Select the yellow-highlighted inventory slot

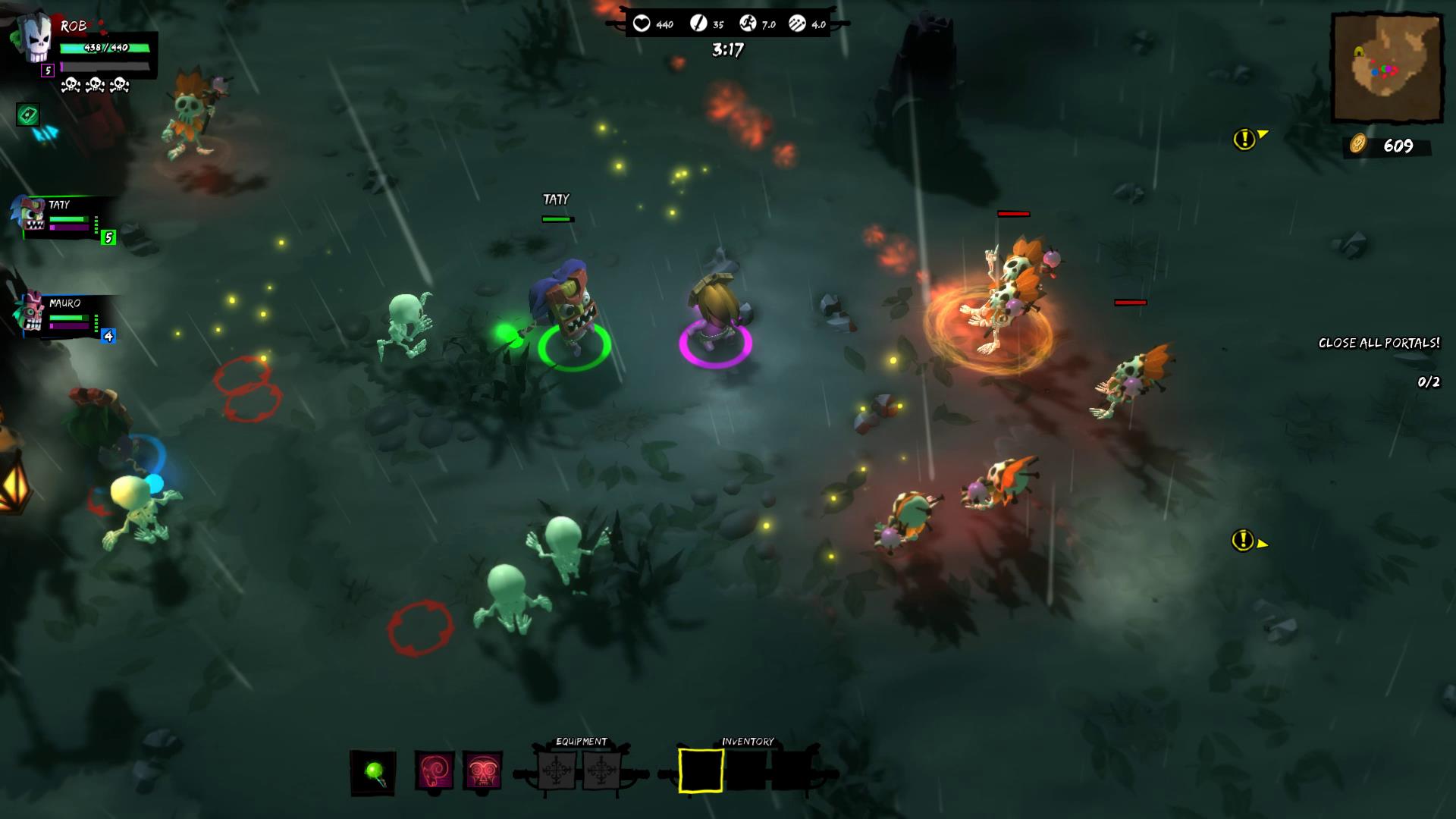(x=700, y=770)
